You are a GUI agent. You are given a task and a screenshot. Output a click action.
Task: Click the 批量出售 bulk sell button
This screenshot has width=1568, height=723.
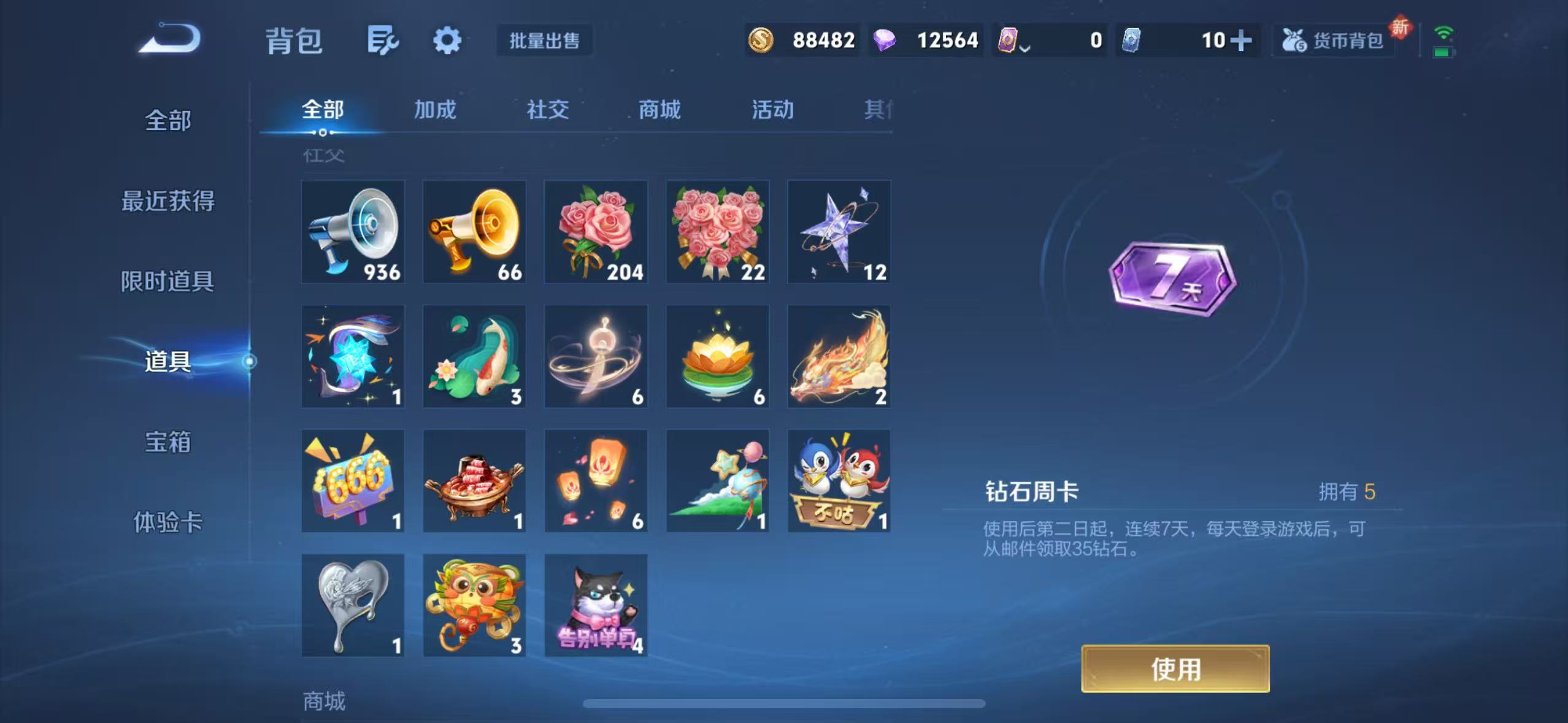(544, 41)
